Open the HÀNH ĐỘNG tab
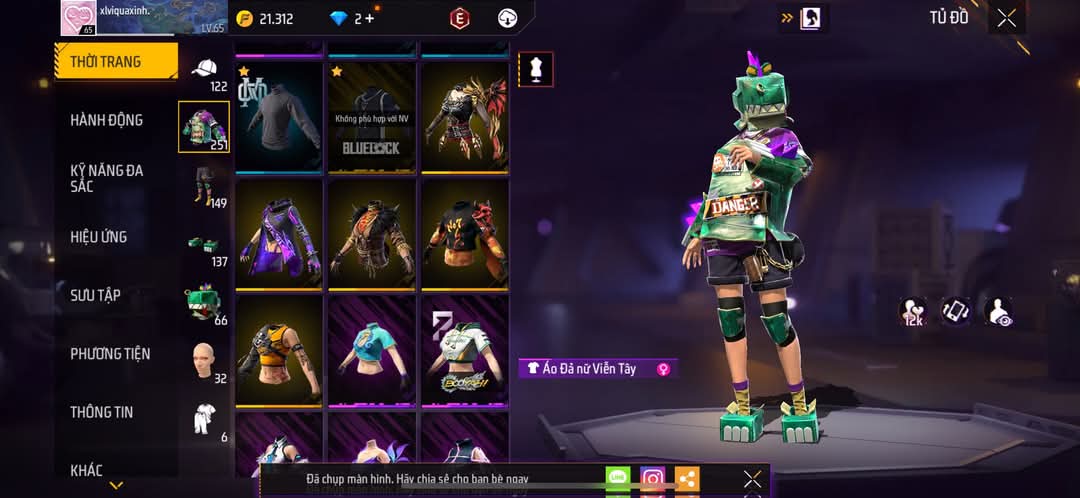The image size is (1080, 498). point(106,120)
